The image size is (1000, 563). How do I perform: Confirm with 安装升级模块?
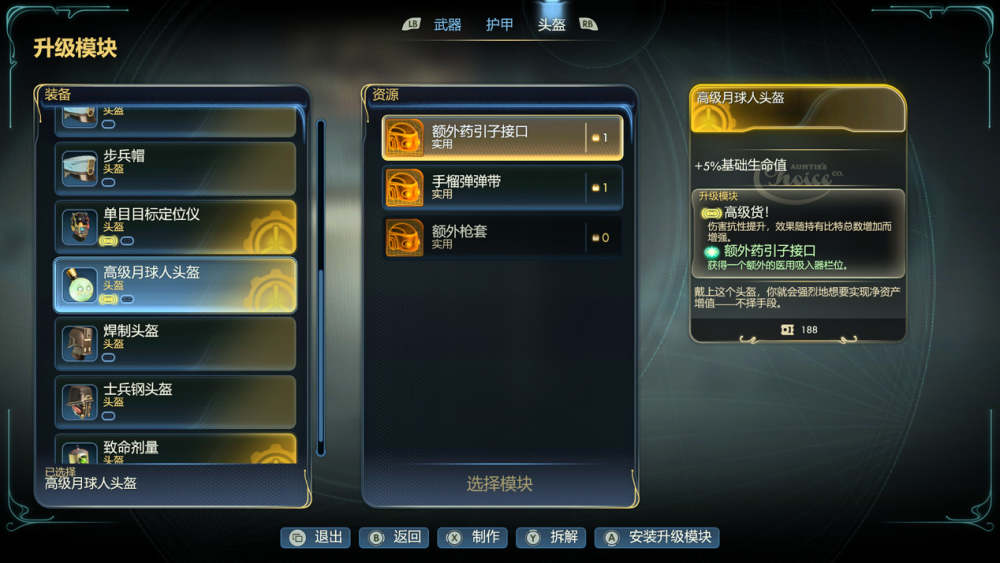[x=658, y=537]
